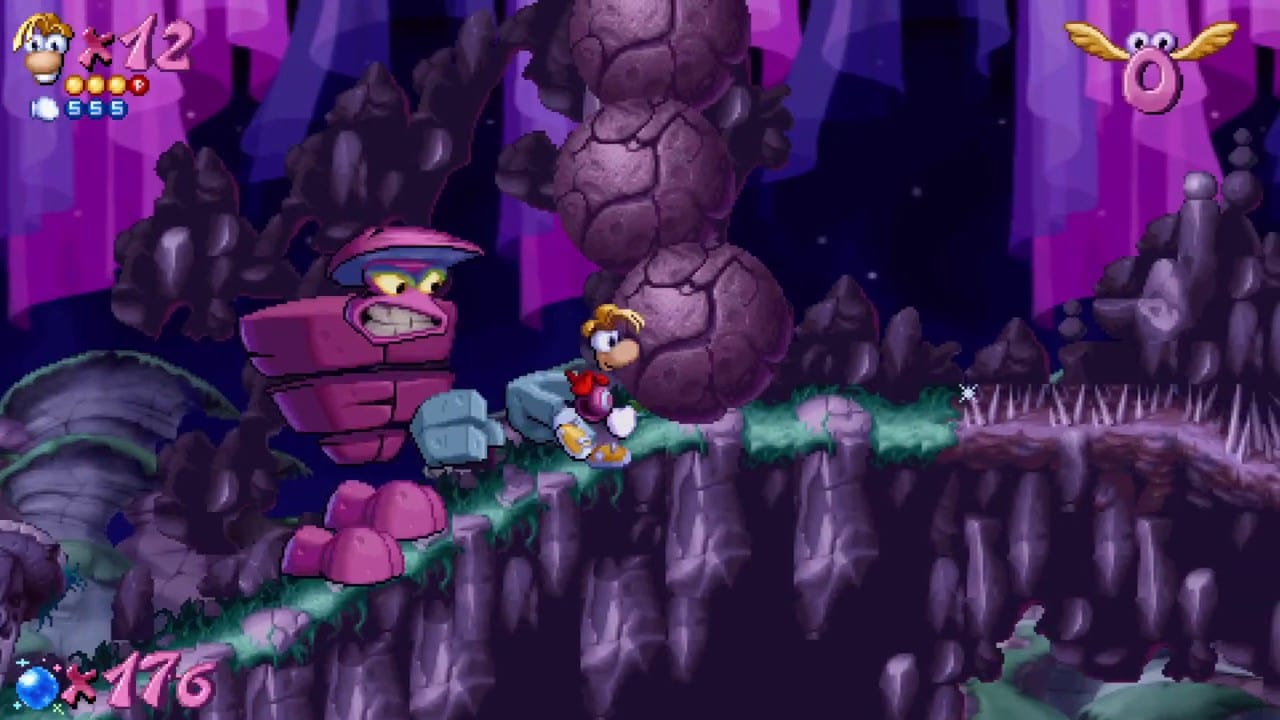1280x720 pixels.
Task: Click Rayman standing on the mossy ledge
Action: 600,390
